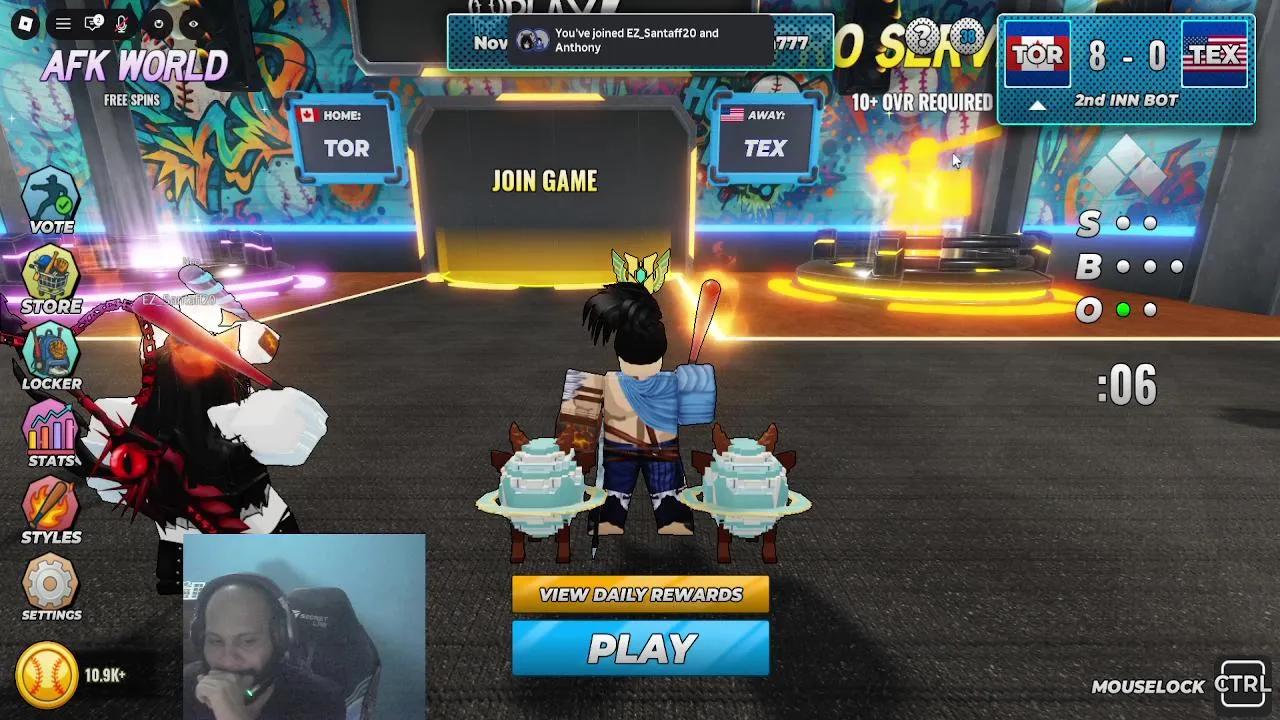Click the green out indicator dot
The image size is (1280, 720).
(x=1124, y=310)
